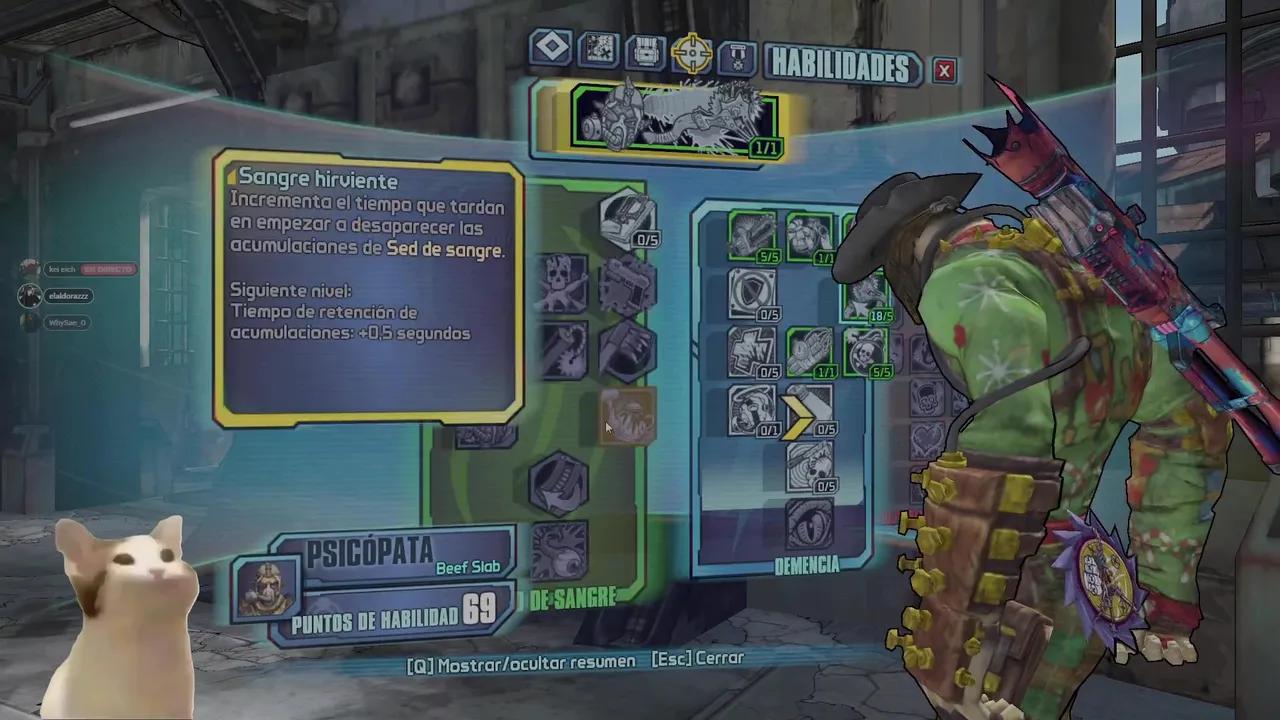Image resolution: width=1280 pixels, height=720 pixels.
Task: Select the crosshair skills tab
Action: [x=692, y=52]
